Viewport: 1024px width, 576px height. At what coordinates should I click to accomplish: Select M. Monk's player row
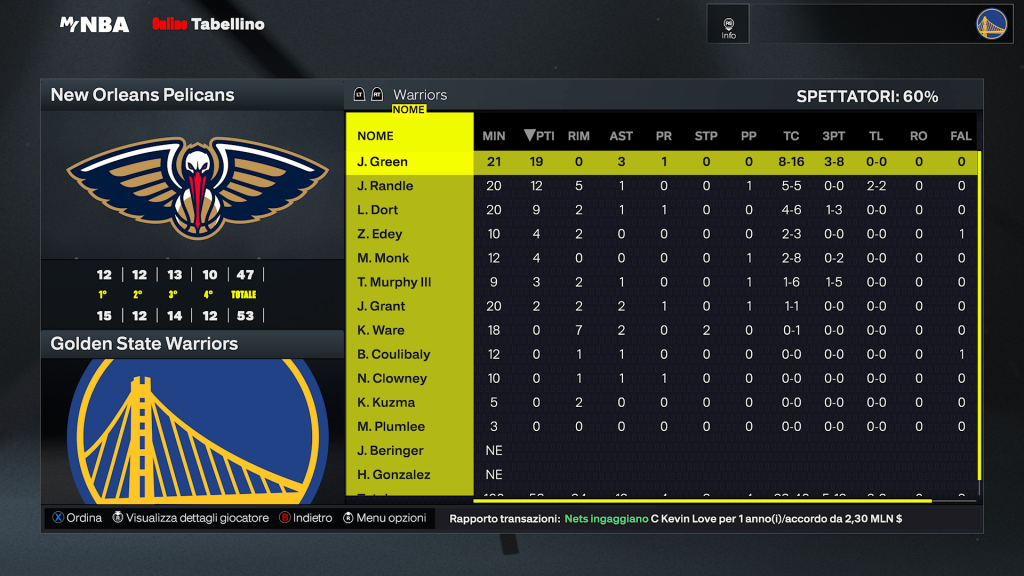tap(381, 258)
